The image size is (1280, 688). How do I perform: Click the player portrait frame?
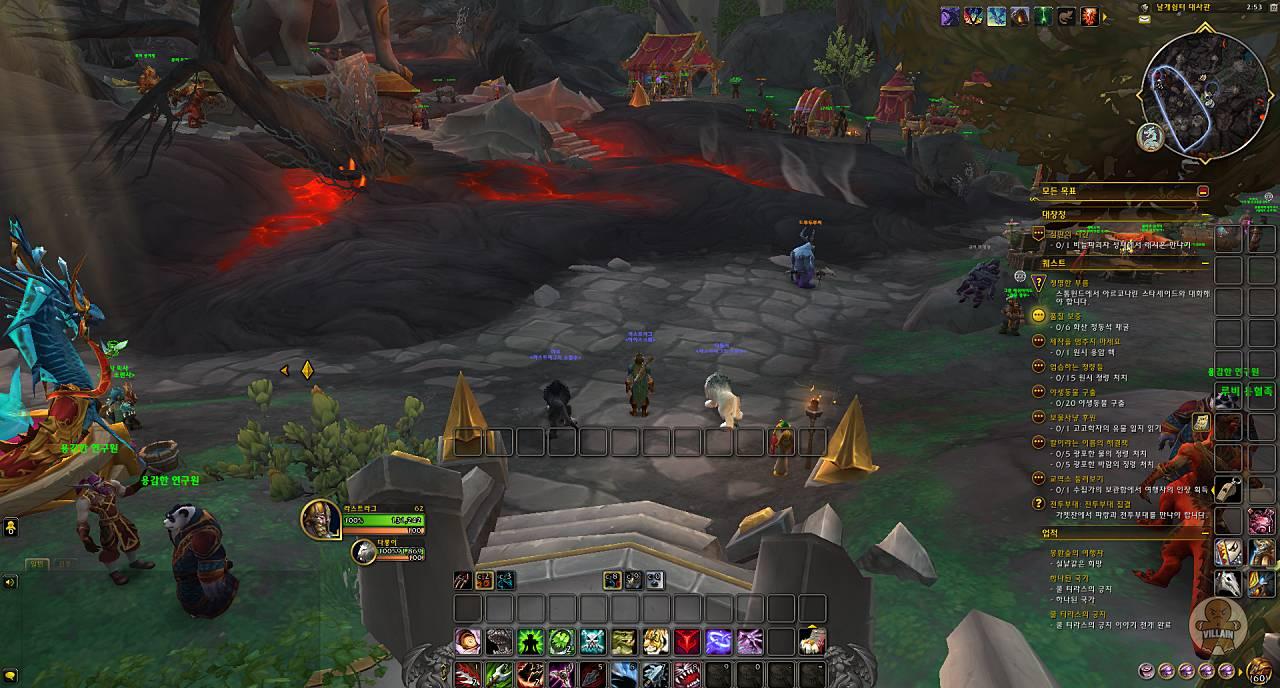coord(320,518)
